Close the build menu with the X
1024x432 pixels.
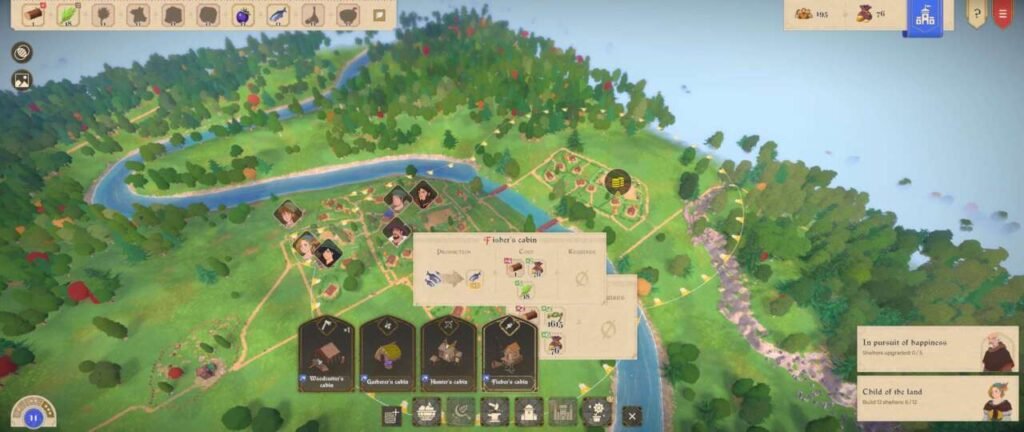[631, 415]
